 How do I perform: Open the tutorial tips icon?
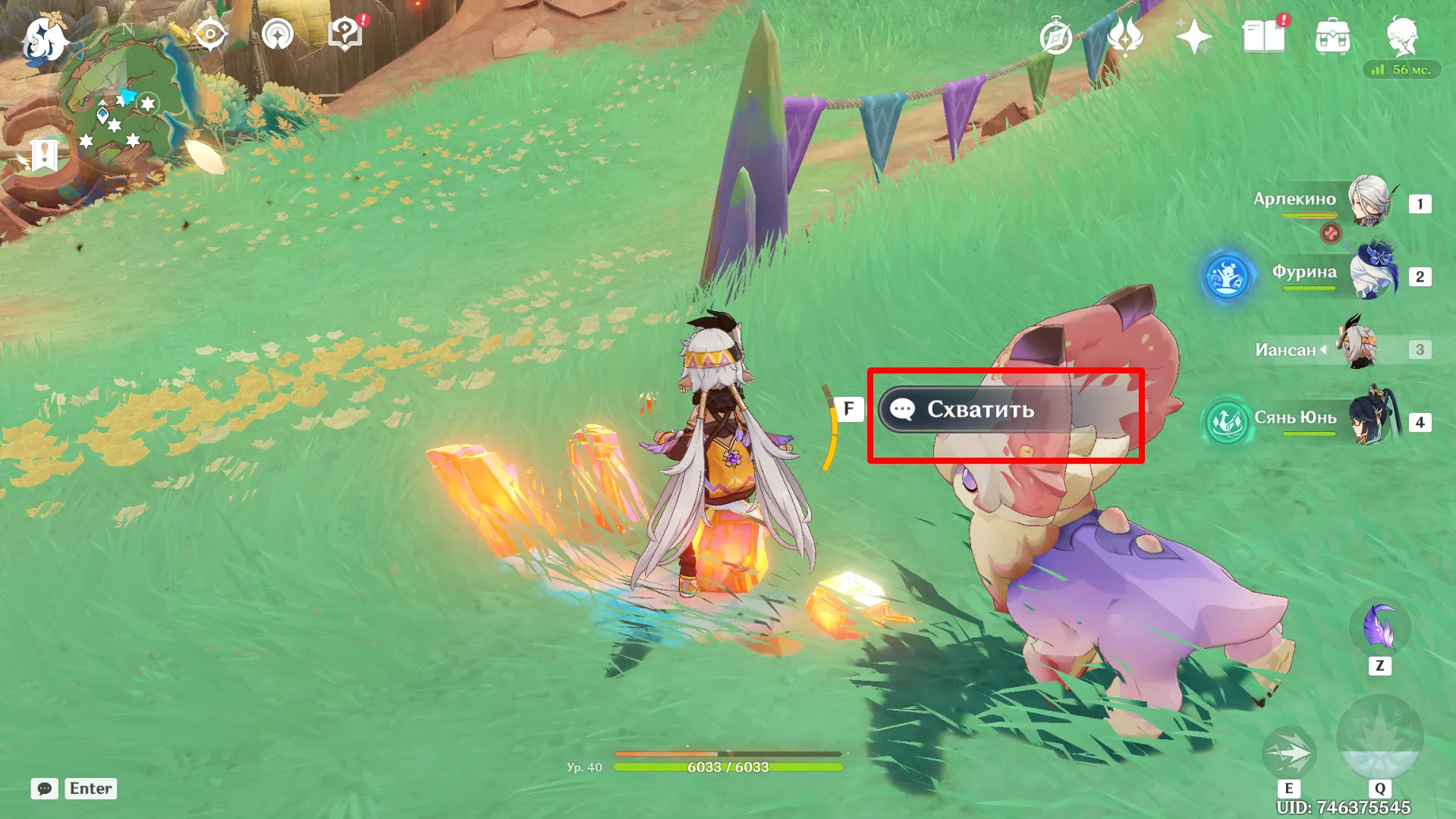[x=345, y=35]
